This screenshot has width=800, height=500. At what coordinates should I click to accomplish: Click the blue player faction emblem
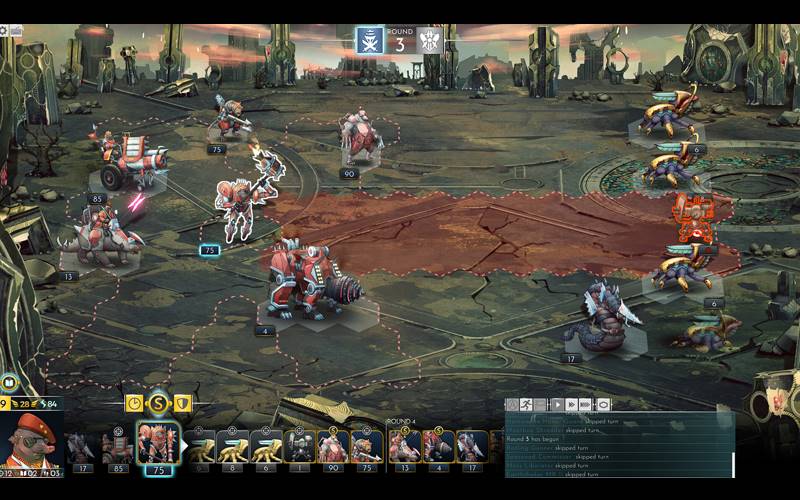tap(370, 40)
